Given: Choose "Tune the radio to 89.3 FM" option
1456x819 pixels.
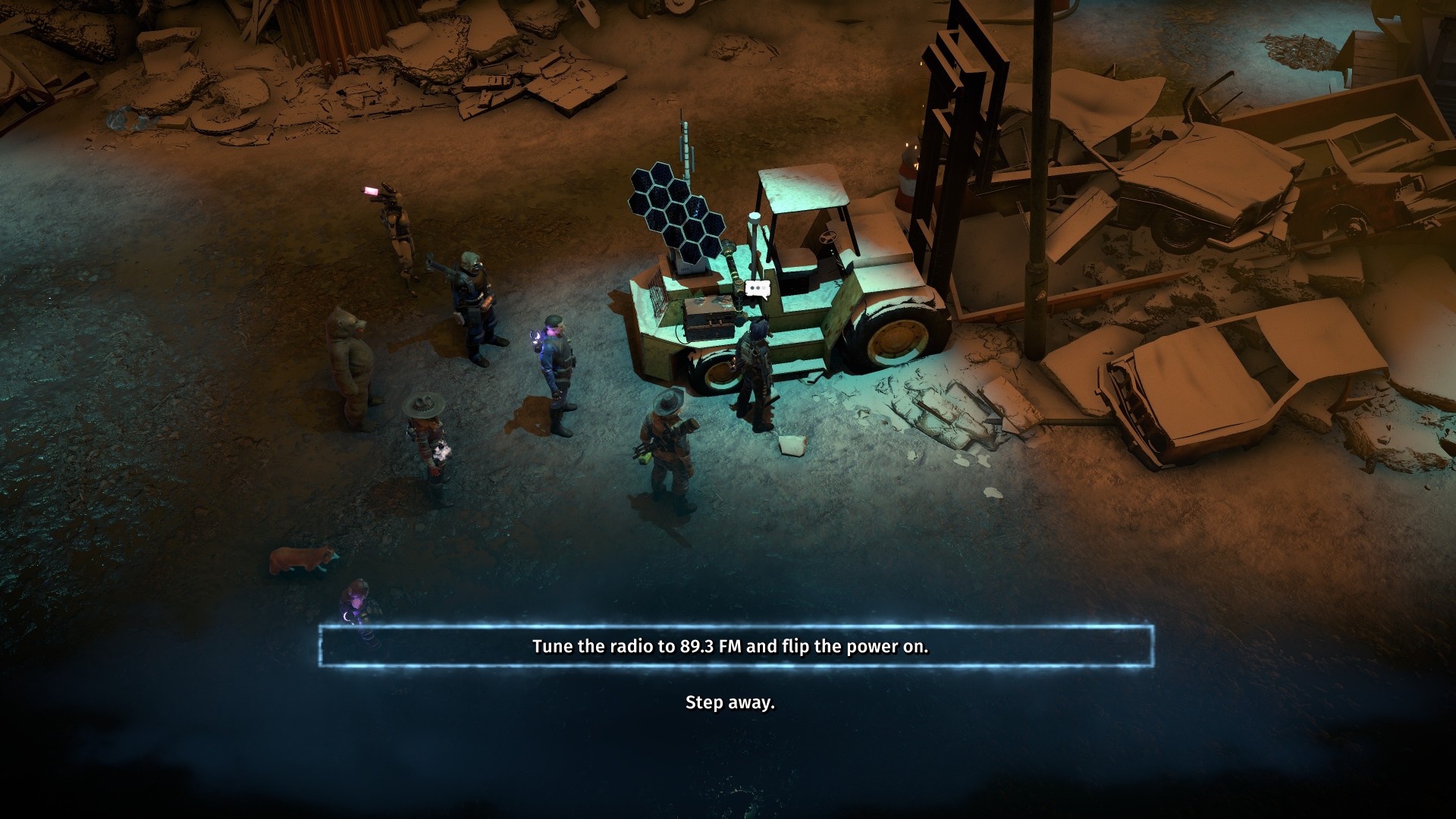Looking at the screenshot, I should (x=730, y=647).
